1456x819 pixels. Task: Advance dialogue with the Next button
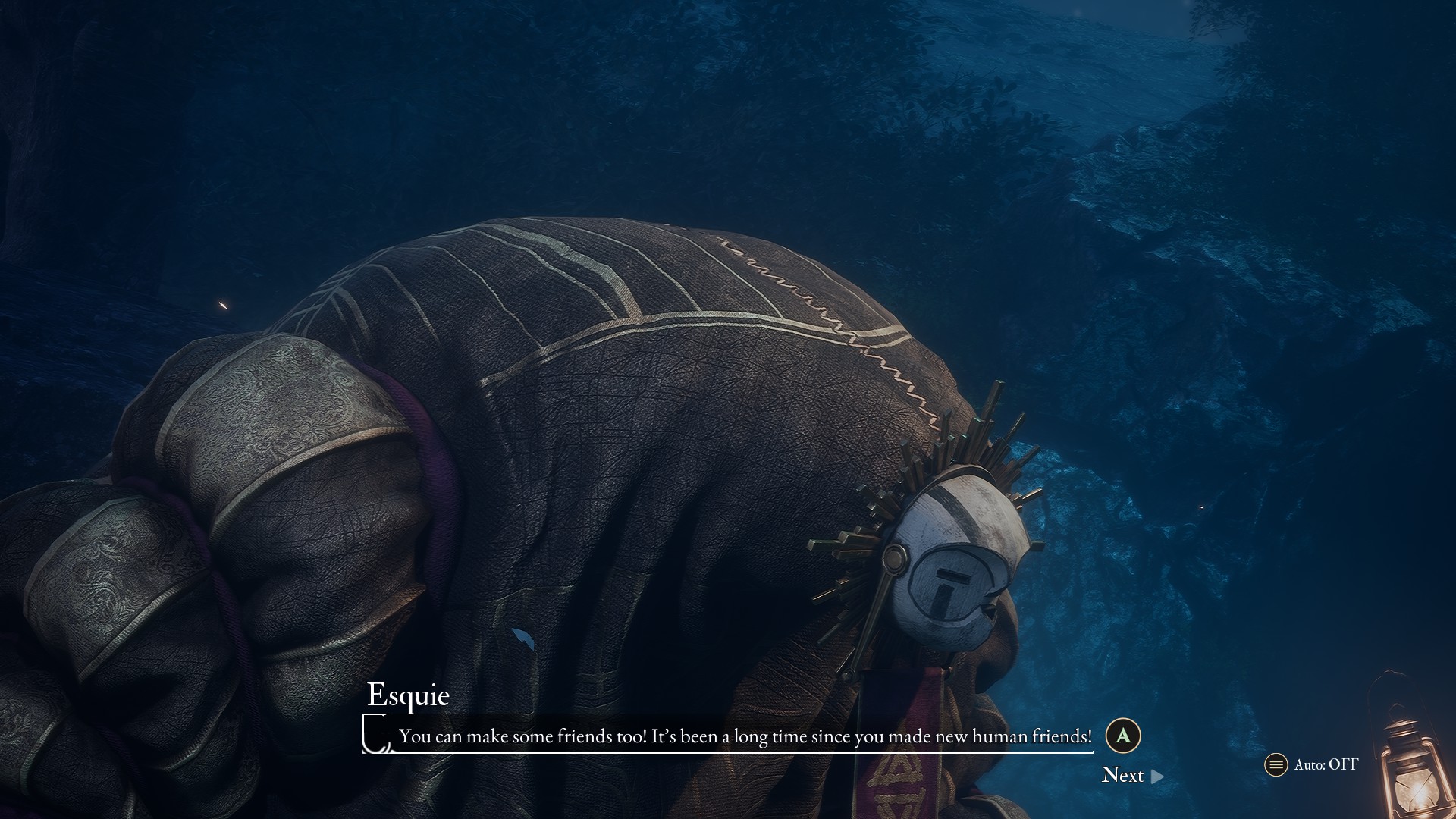coord(1131,775)
